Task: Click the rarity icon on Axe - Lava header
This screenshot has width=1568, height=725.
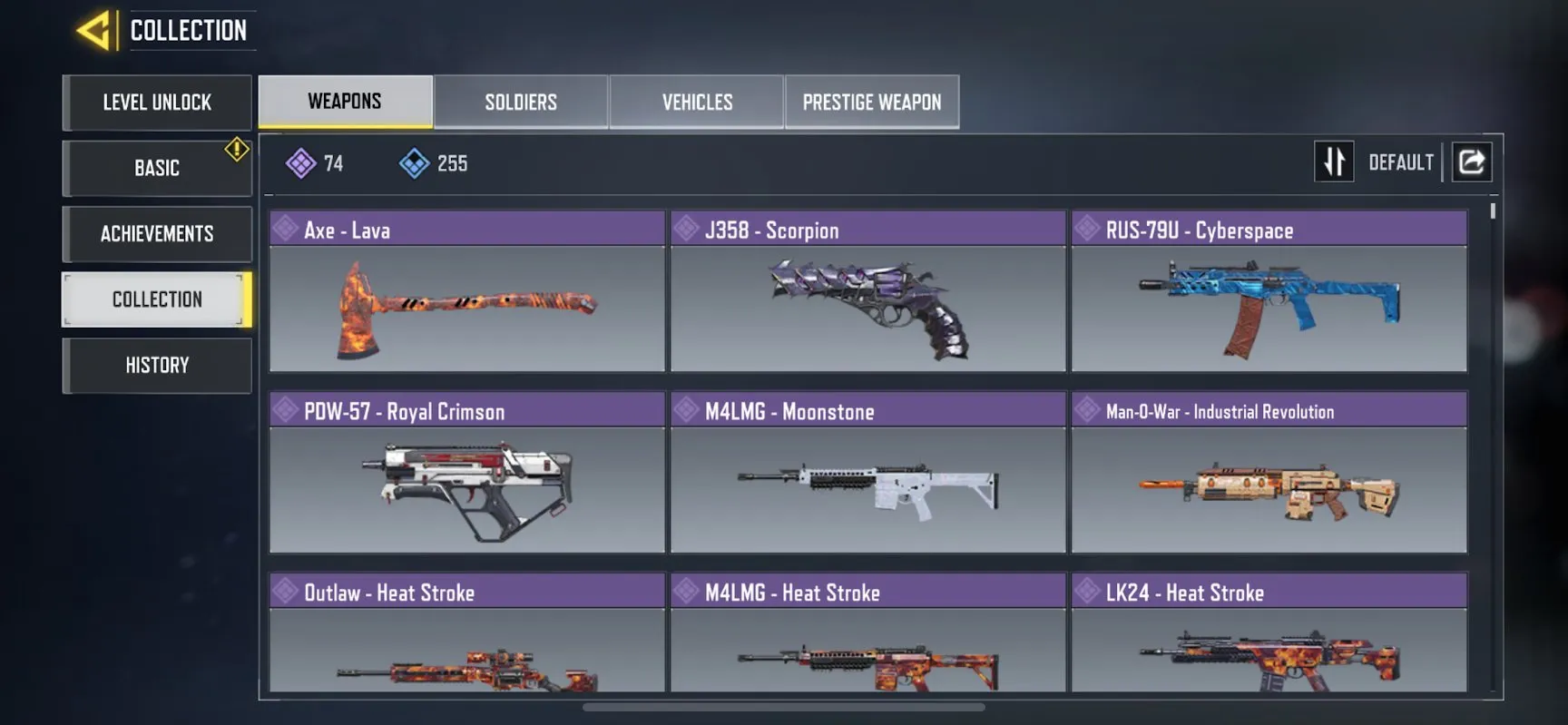Action: 285,229
